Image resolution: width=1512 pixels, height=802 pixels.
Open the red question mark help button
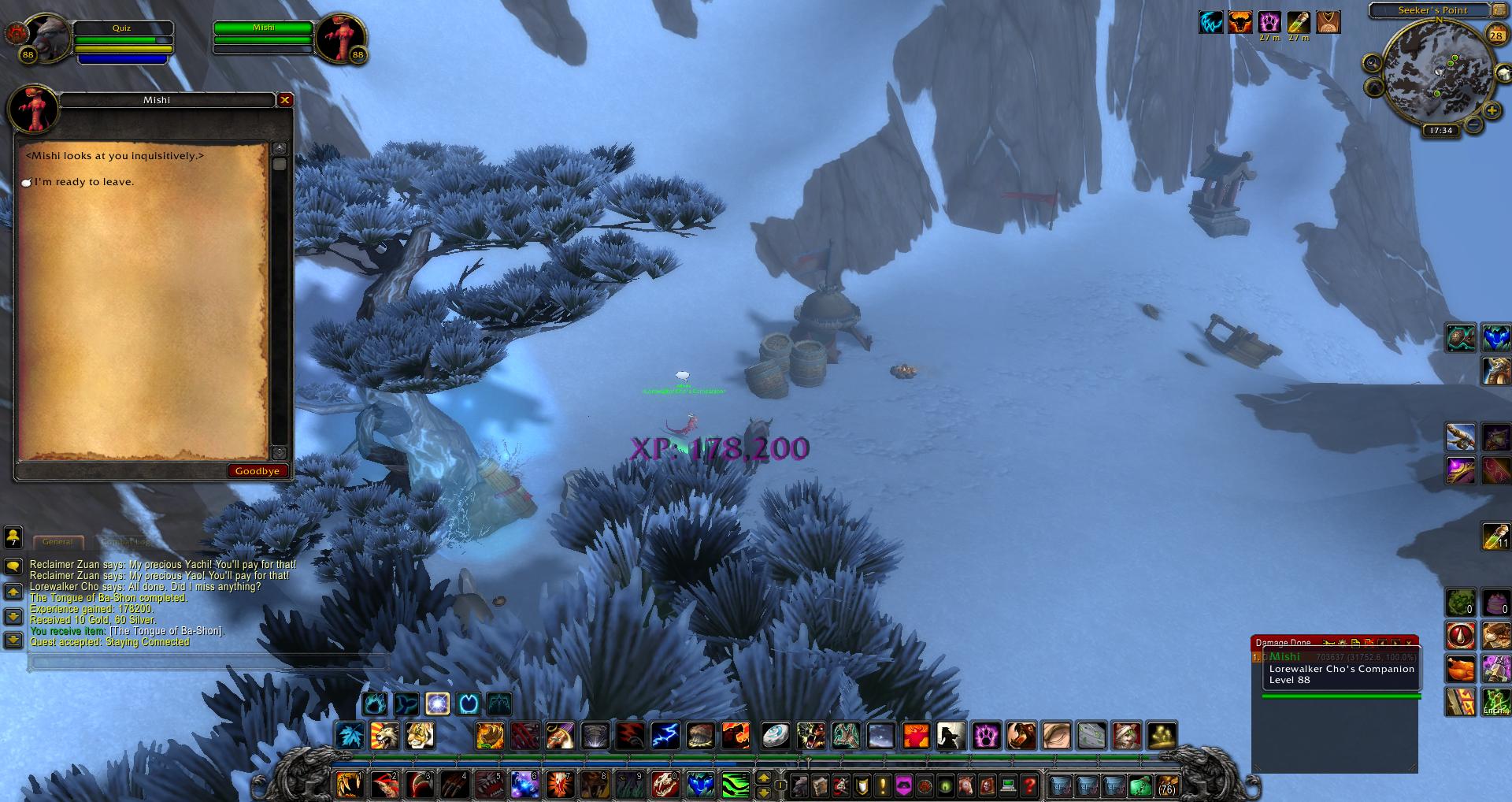1029,785
